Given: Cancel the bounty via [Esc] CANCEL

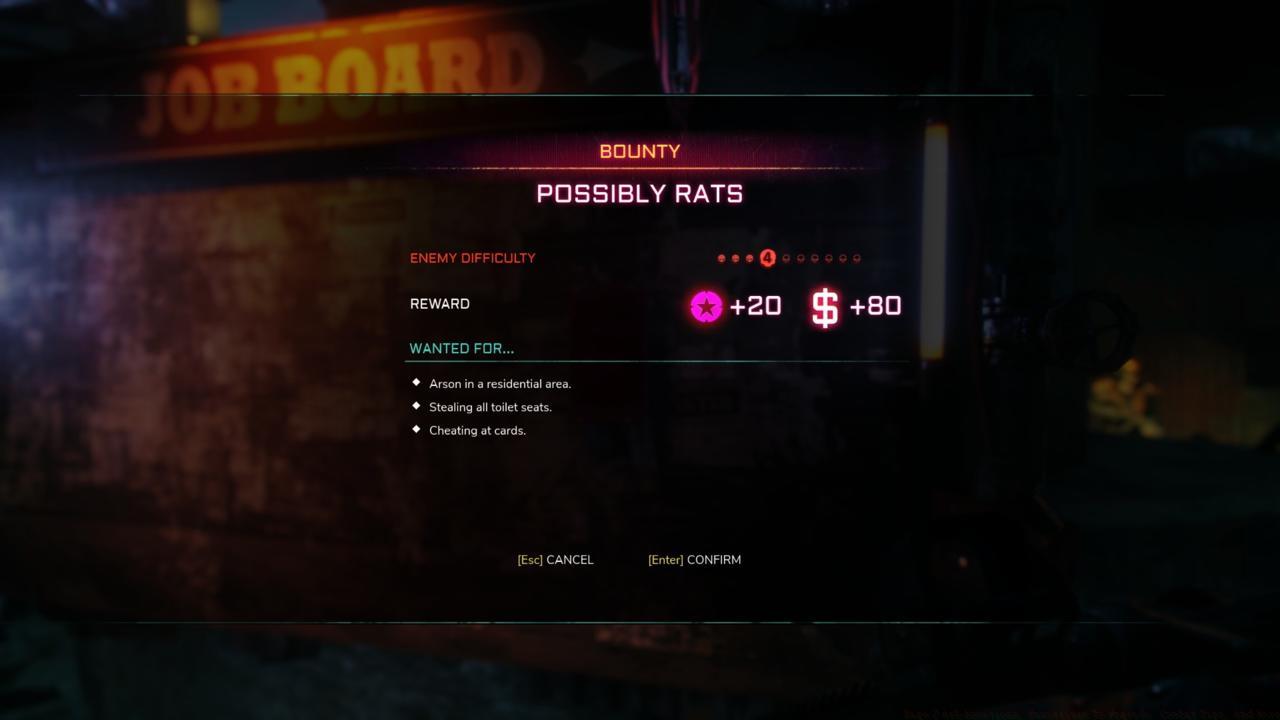Looking at the screenshot, I should [x=555, y=560].
